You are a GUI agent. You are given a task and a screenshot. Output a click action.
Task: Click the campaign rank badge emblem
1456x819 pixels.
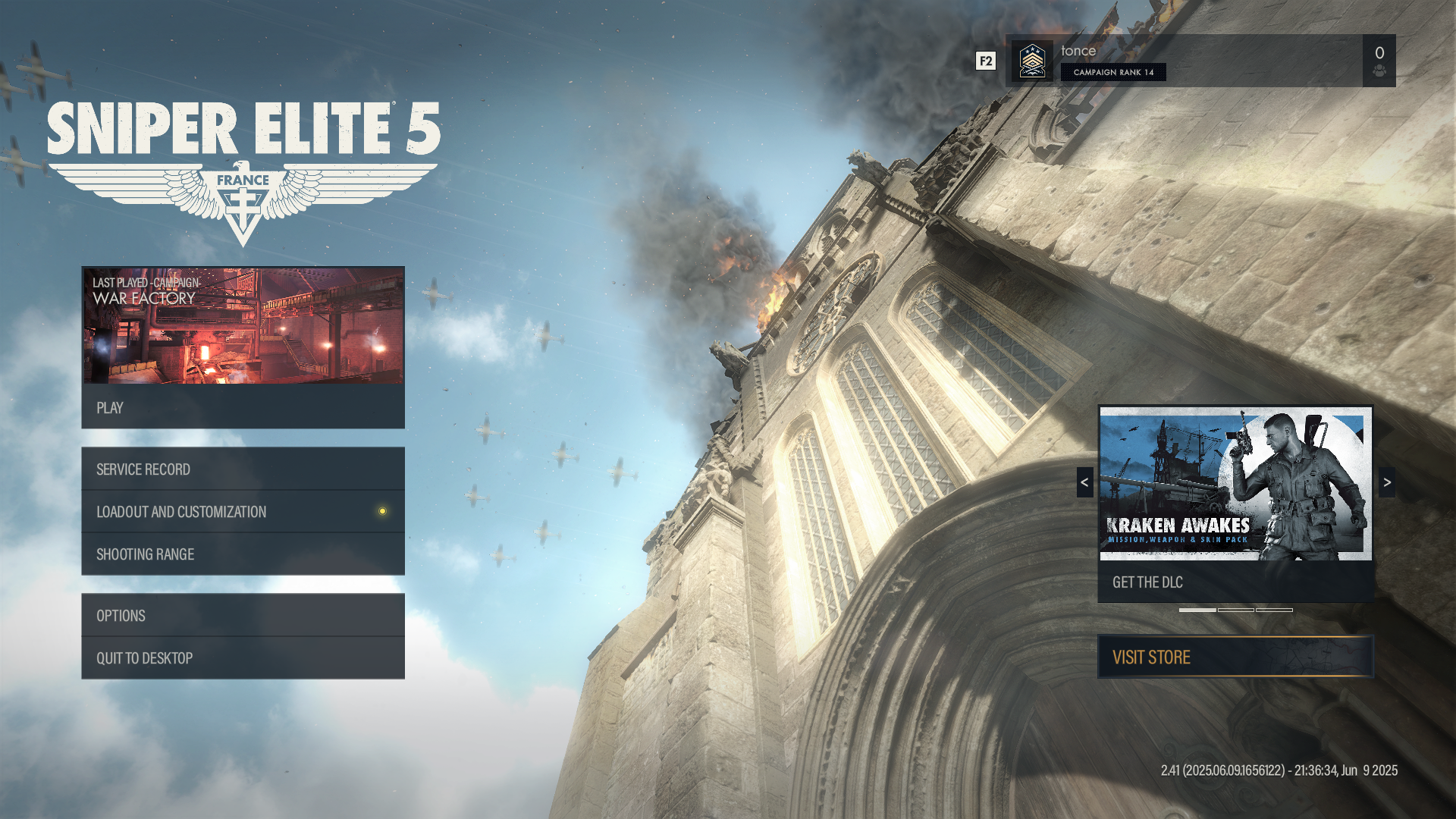pos(1032,61)
